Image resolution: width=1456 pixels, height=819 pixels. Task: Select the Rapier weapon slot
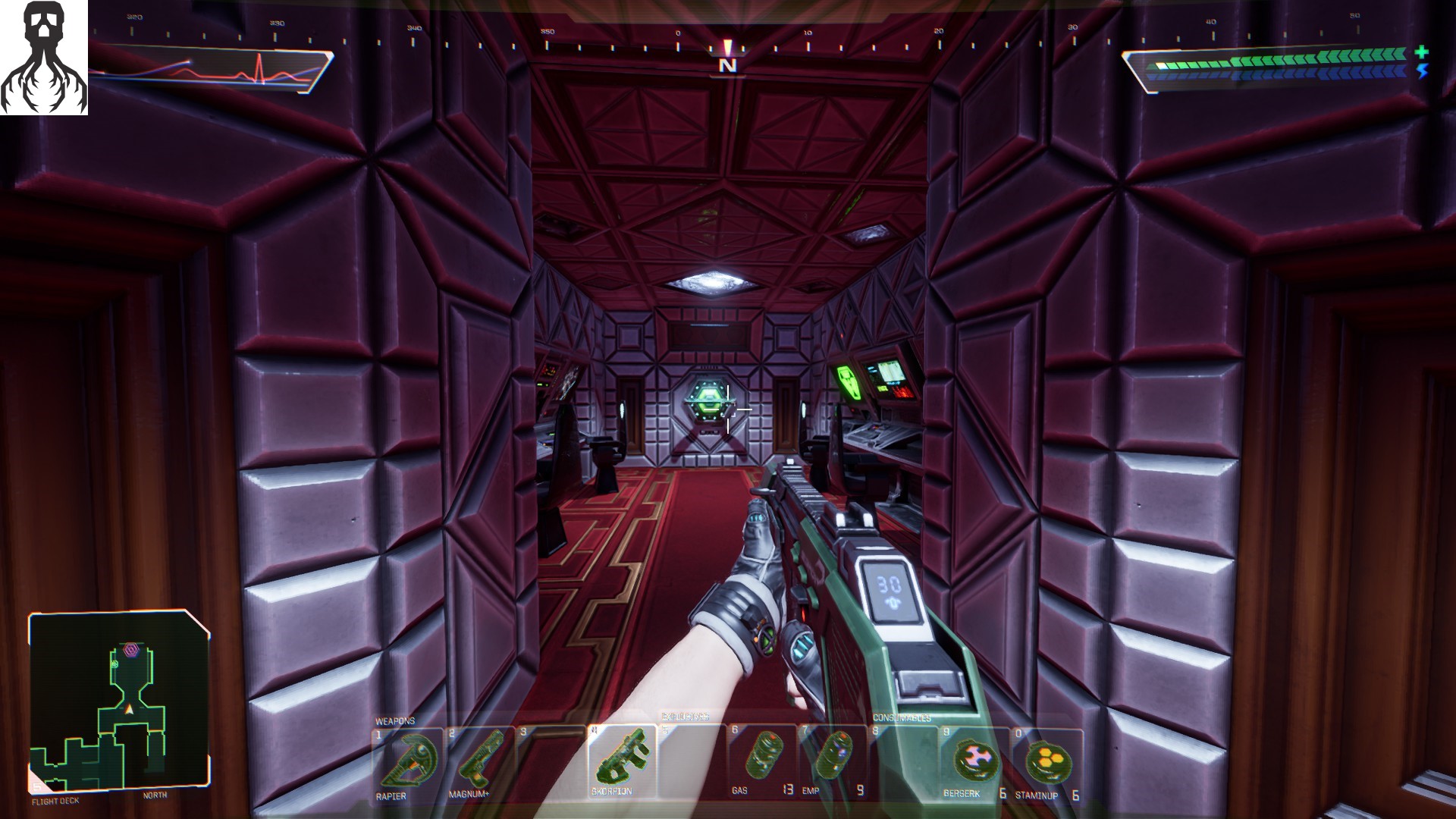point(408,762)
